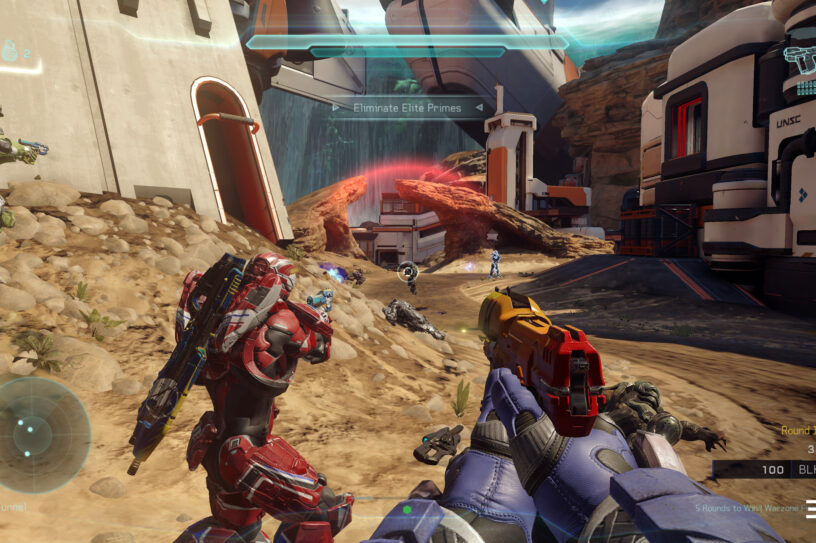
Task: Select the frag grenade icon
Action: pos(10,51)
